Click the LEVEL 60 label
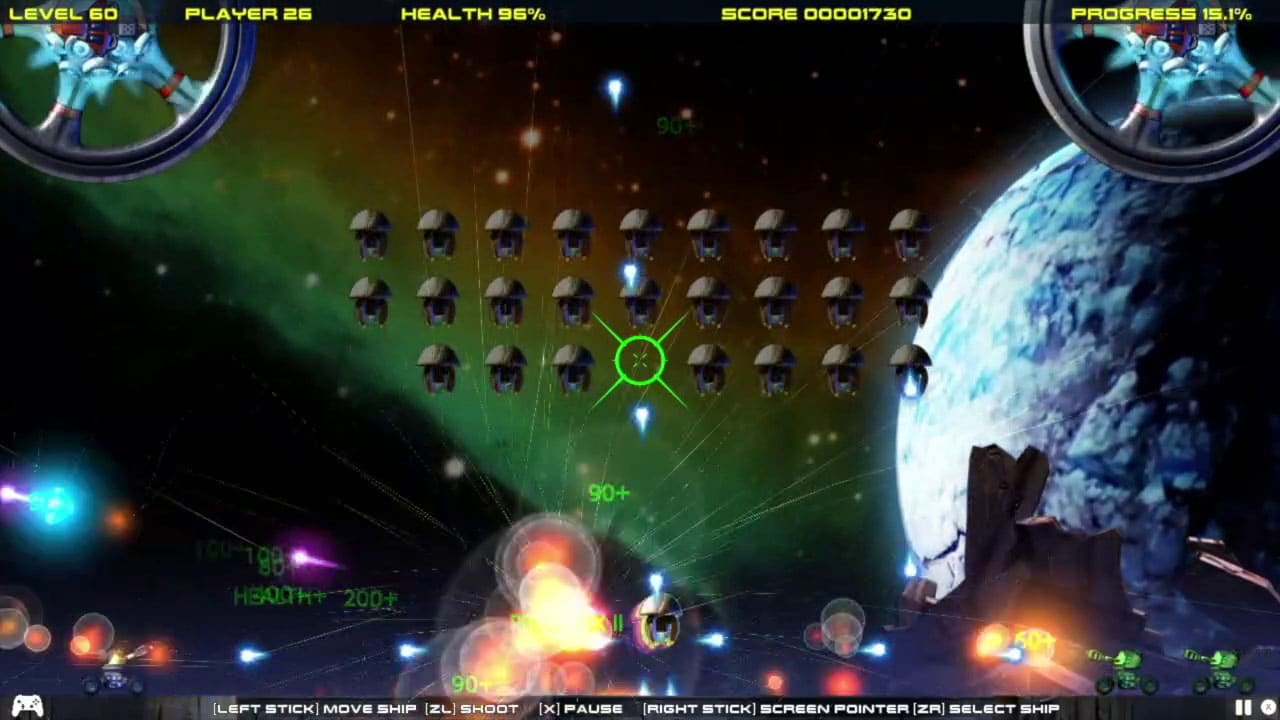The image size is (1280, 720). (x=66, y=13)
